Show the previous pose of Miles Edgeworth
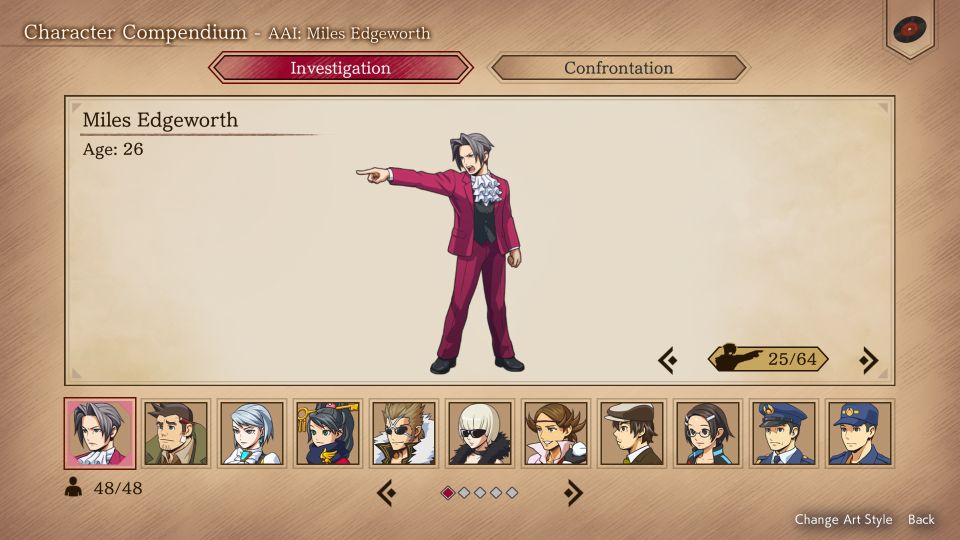Image resolution: width=960 pixels, height=540 pixels. [x=668, y=360]
